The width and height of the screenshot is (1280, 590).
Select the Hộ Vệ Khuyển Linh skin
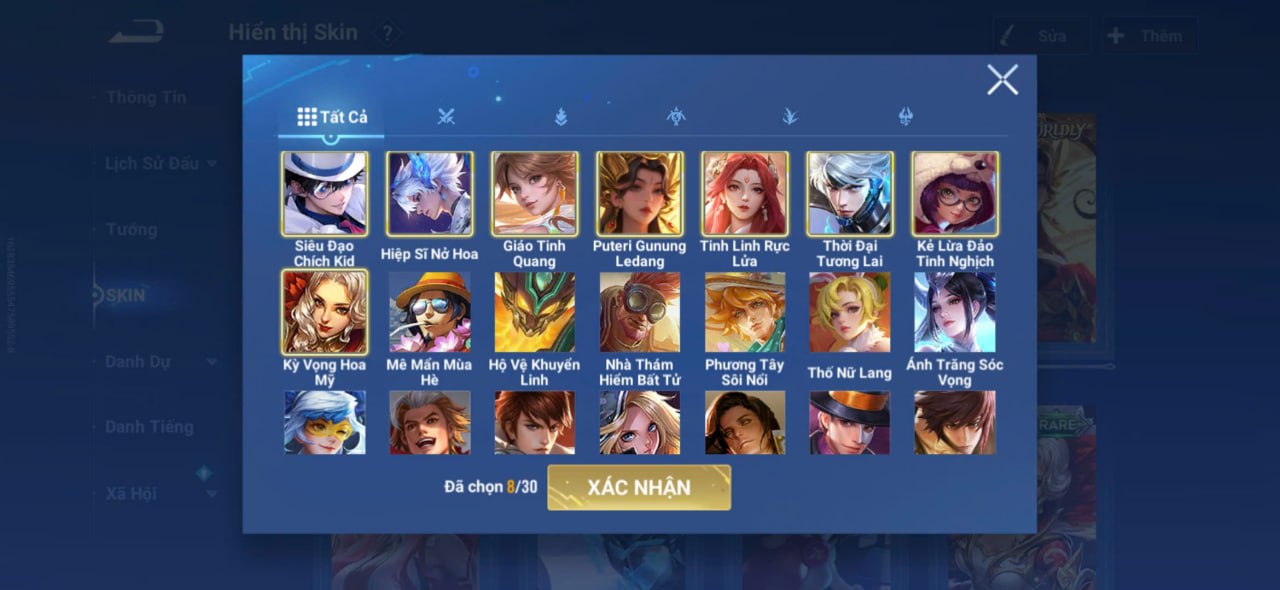coord(534,312)
